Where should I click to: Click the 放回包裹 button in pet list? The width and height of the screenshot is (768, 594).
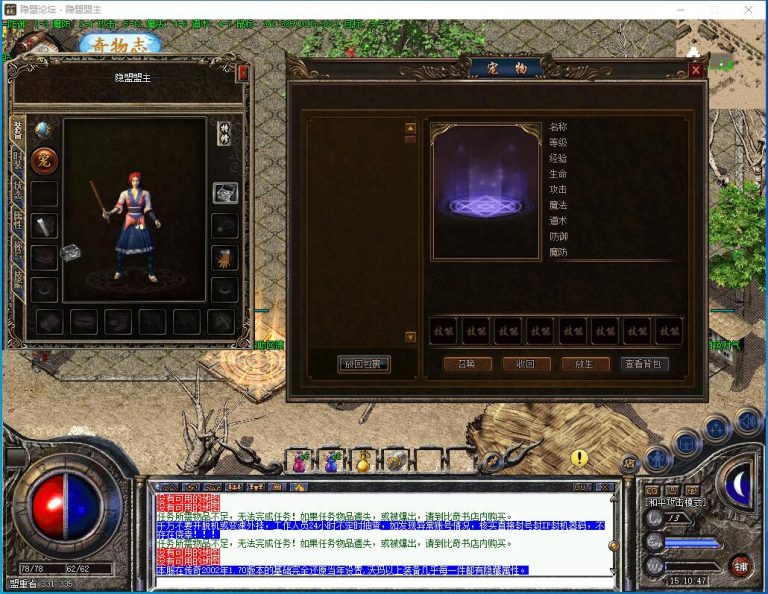[x=364, y=364]
